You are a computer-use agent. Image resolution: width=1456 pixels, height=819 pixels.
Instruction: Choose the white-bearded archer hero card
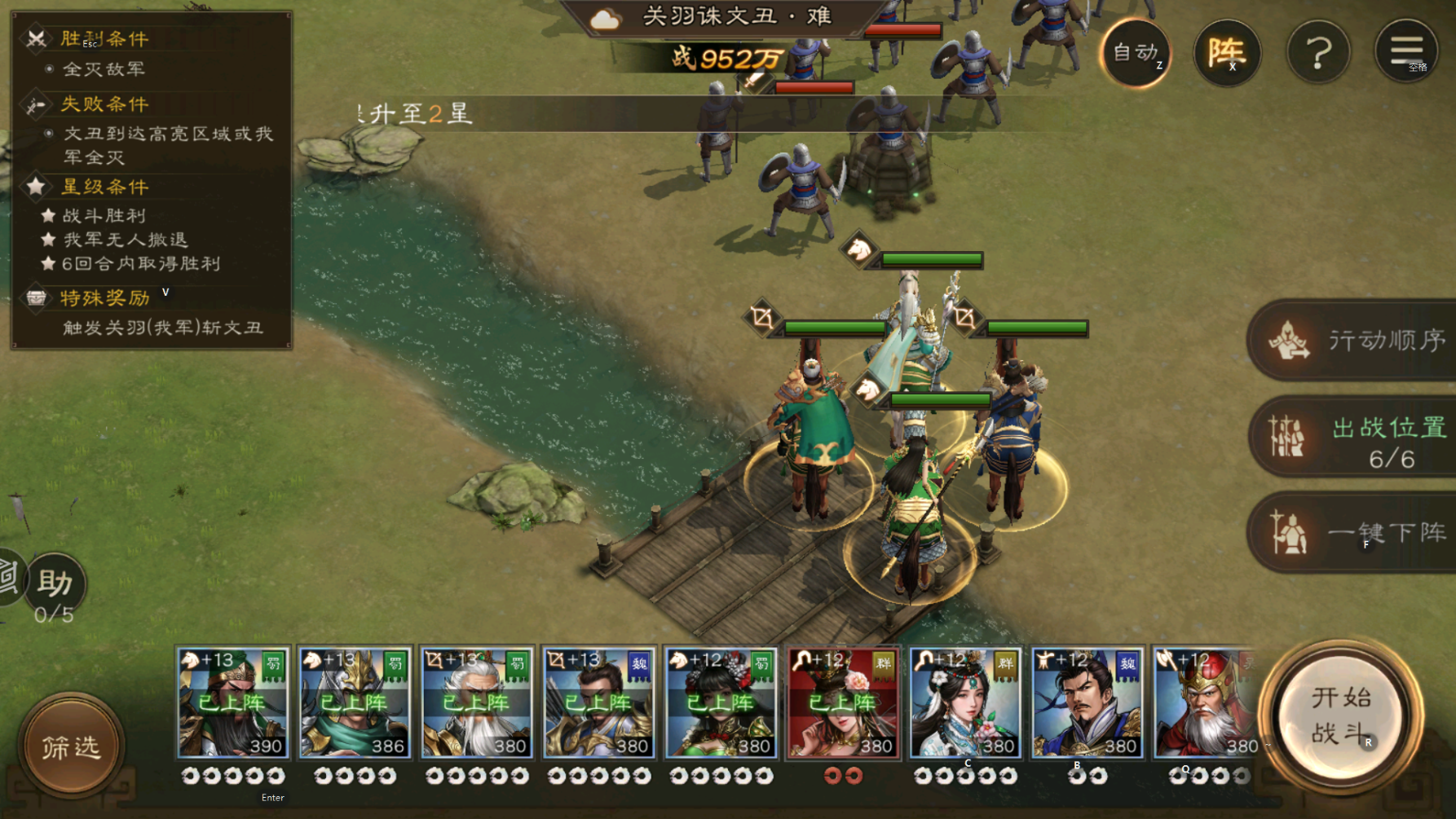(x=476, y=702)
